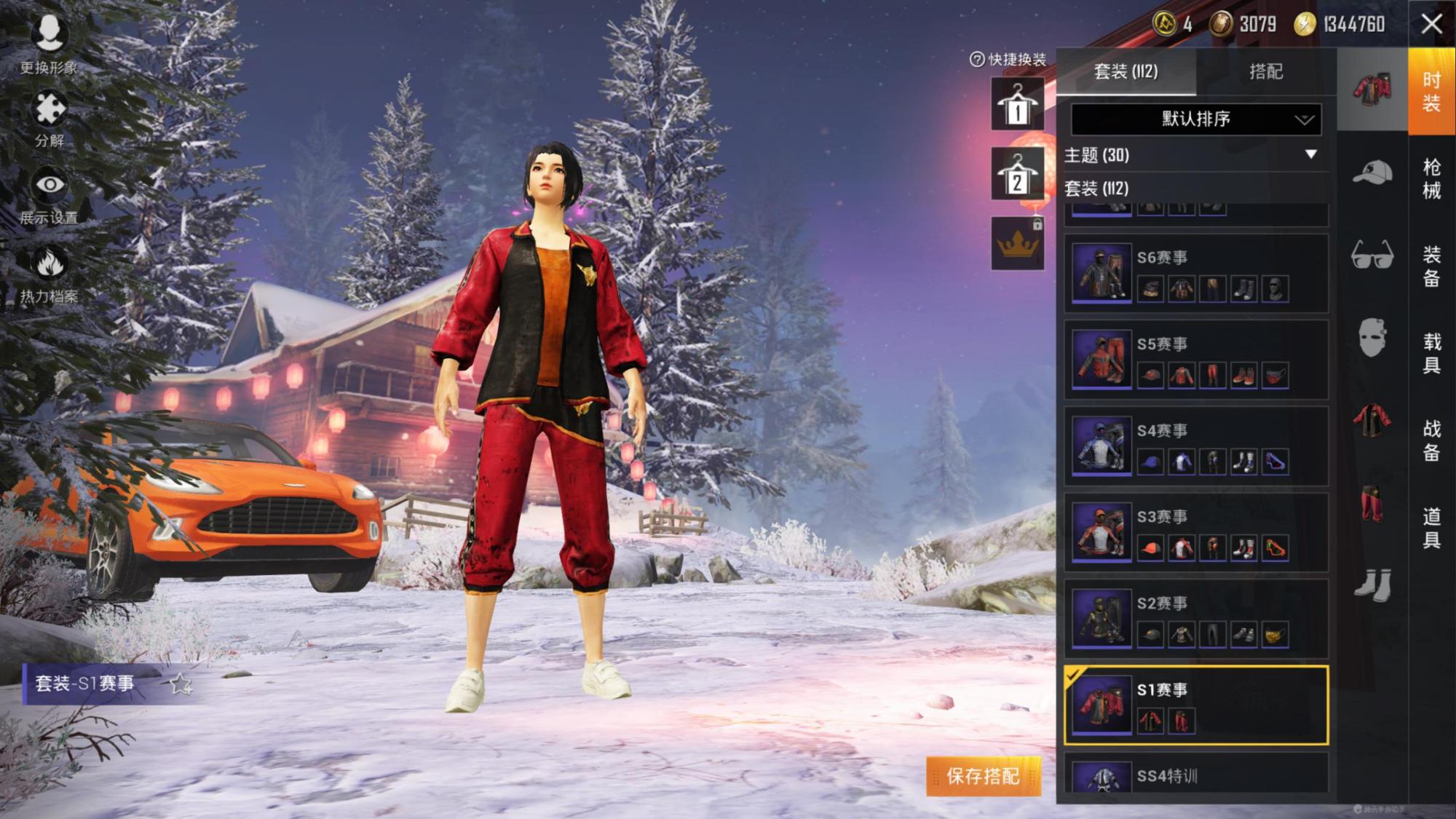
Task: Choose the S3赛事 outfit set
Action: click(1195, 533)
